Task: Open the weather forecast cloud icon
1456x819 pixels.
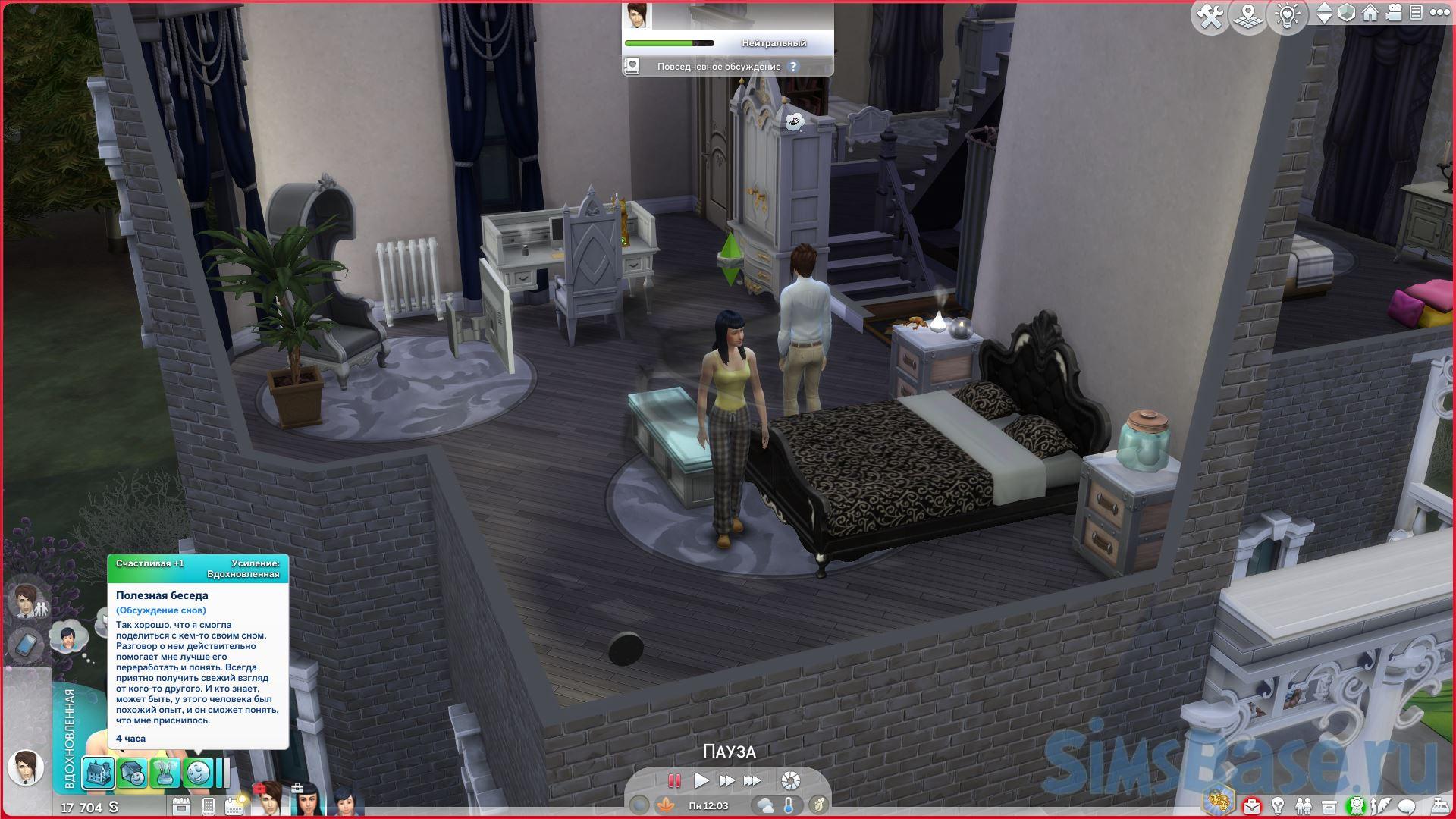Action: point(765,805)
